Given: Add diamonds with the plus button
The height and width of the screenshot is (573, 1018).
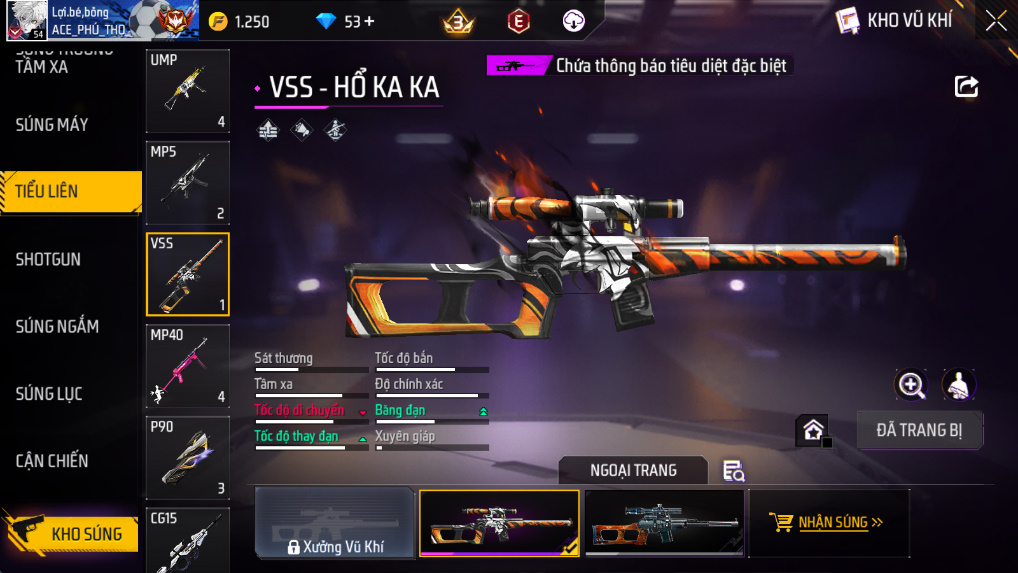Looking at the screenshot, I should coord(370,21).
